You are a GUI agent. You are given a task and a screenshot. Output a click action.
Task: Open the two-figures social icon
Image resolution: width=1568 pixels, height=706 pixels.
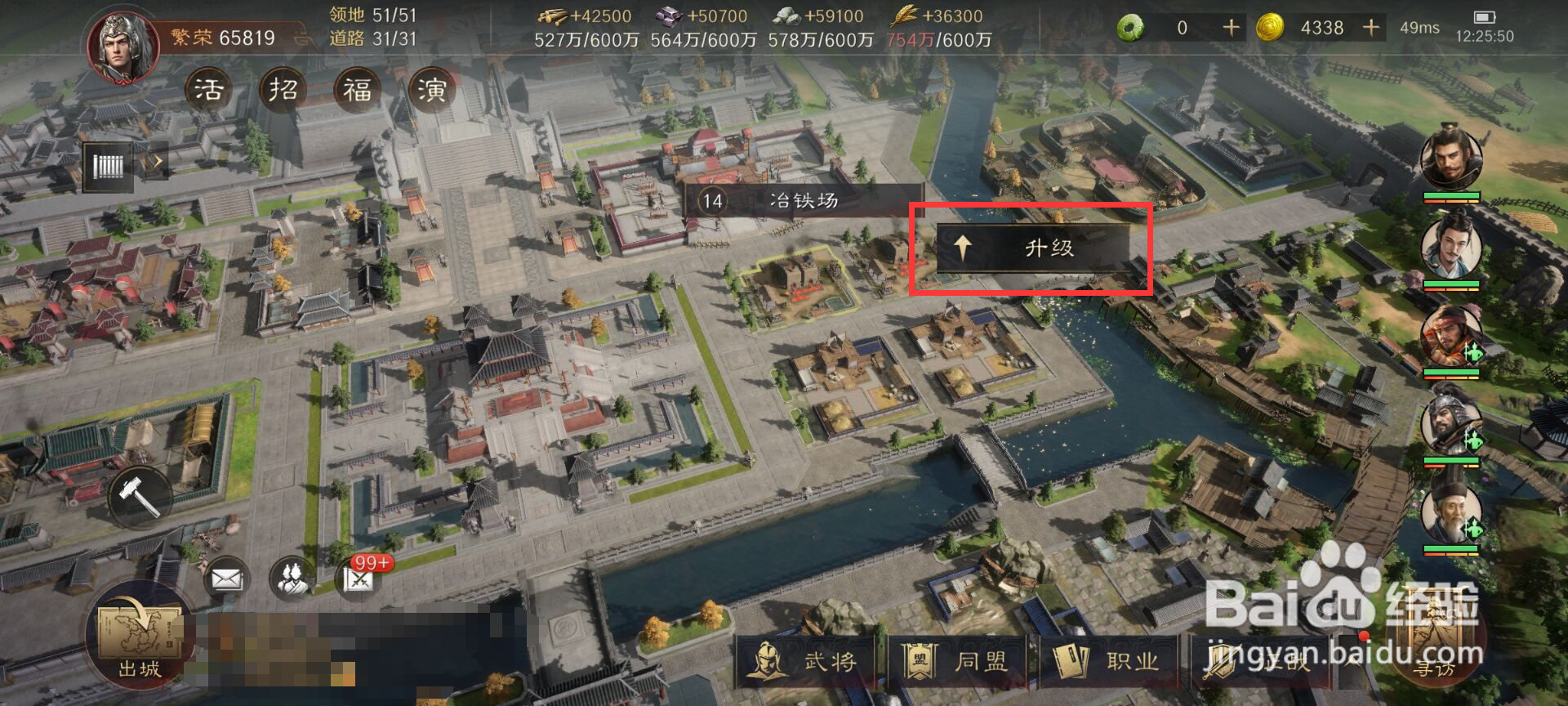[292, 579]
